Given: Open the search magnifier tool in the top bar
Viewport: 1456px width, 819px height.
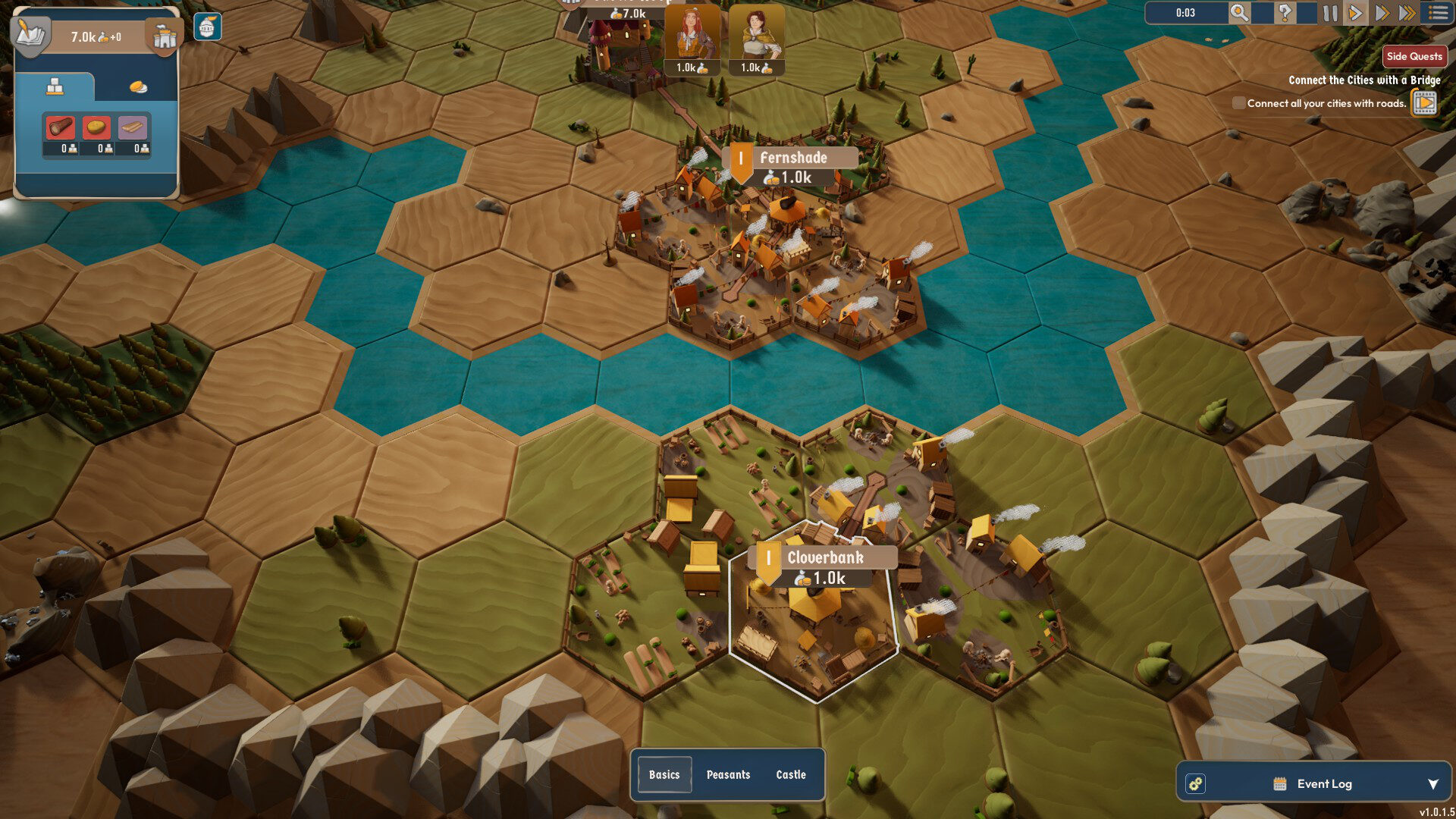Looking at the screenshot, I should coord(1239,13).
